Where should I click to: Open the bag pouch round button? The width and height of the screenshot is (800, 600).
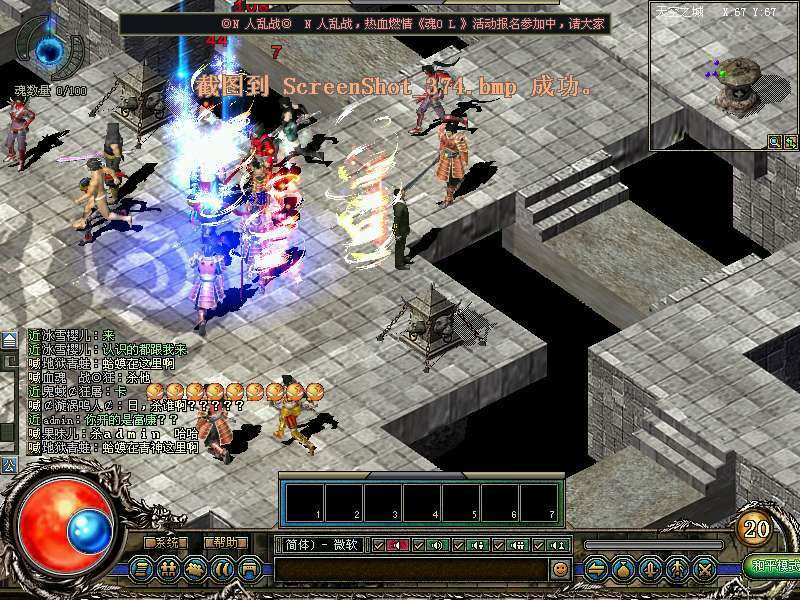(x=623, y=568)
